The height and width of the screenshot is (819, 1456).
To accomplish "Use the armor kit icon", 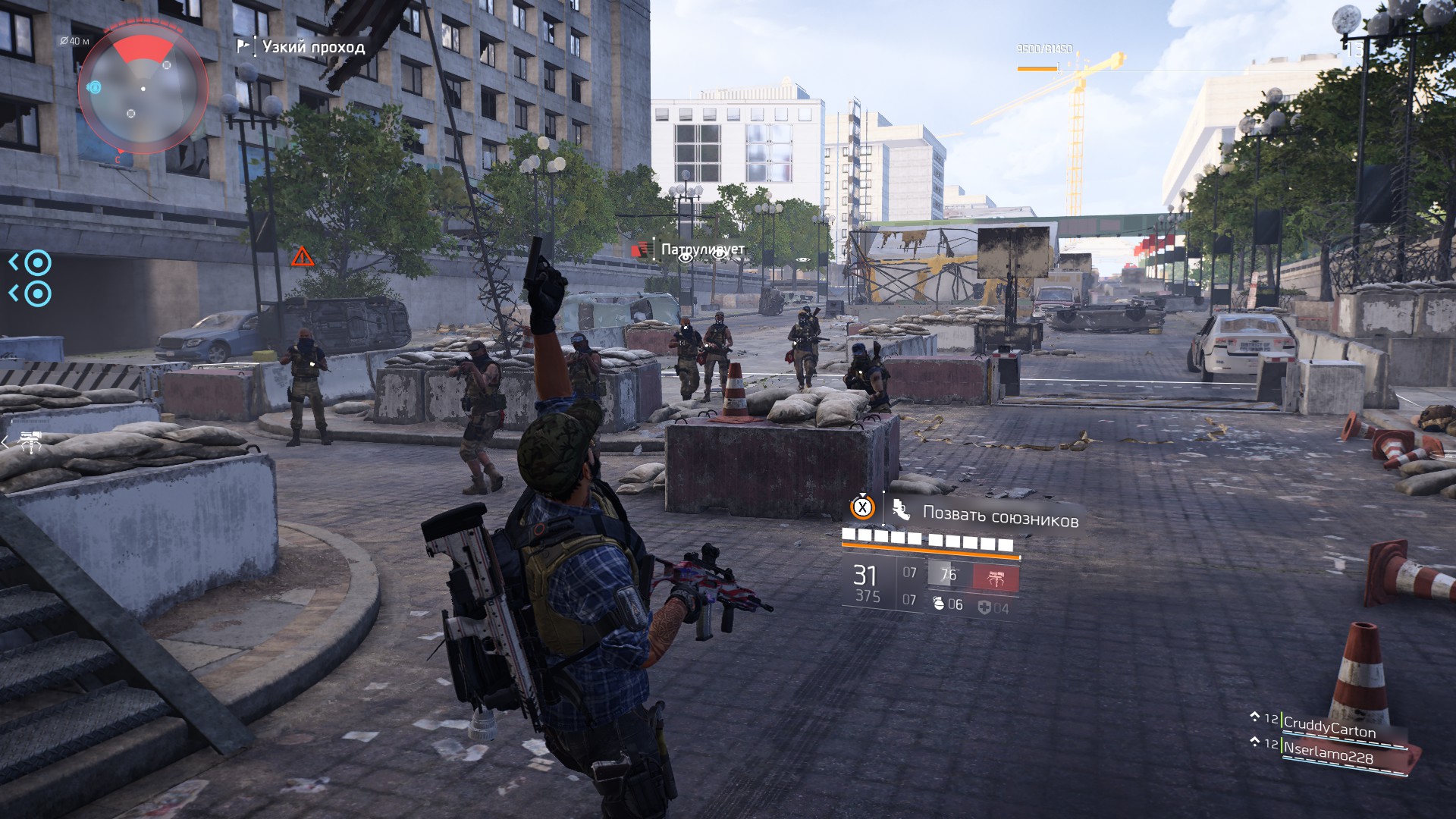I will (984, 607).
